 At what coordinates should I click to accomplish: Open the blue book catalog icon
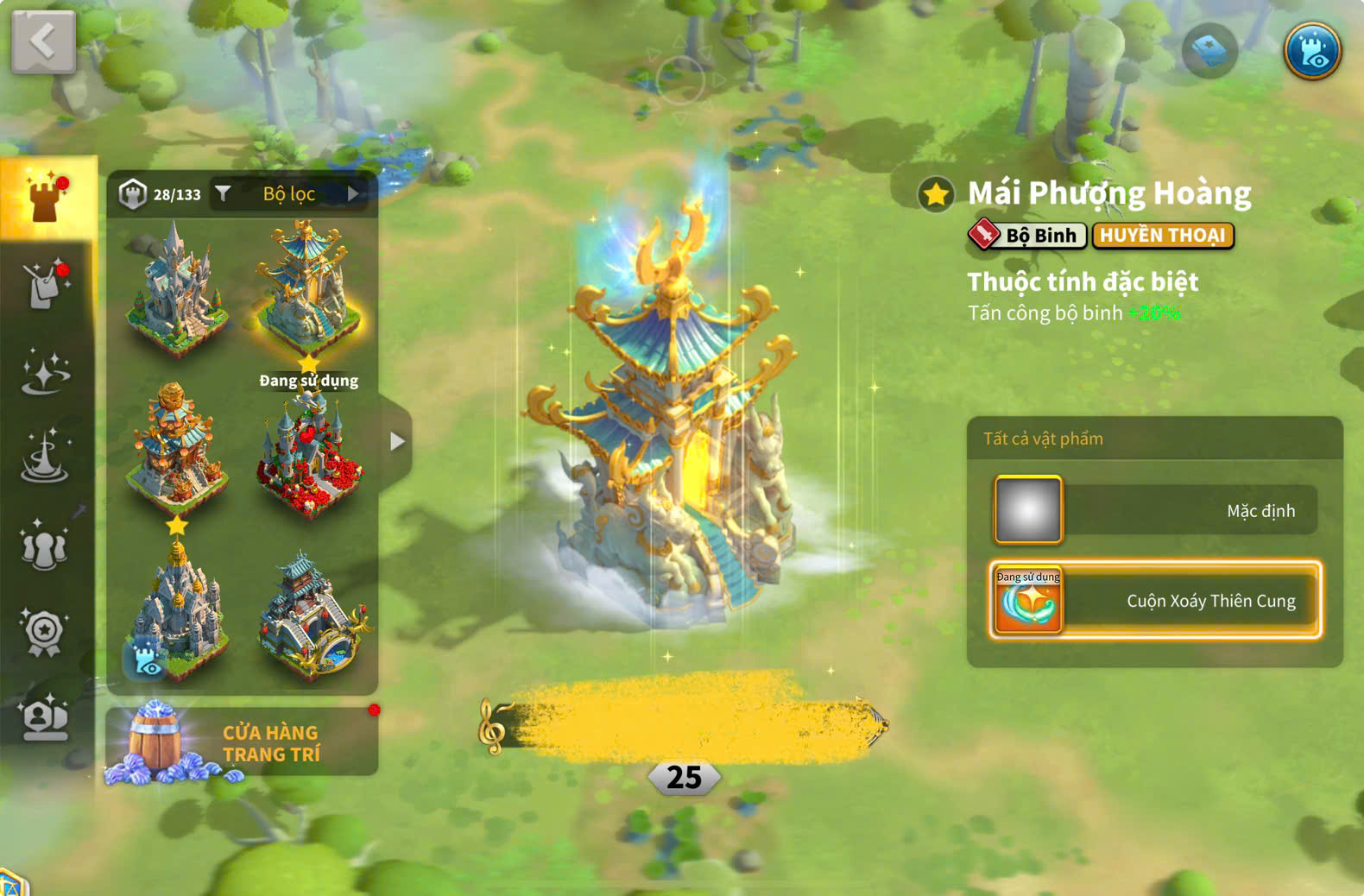(x=1209, y=52)
